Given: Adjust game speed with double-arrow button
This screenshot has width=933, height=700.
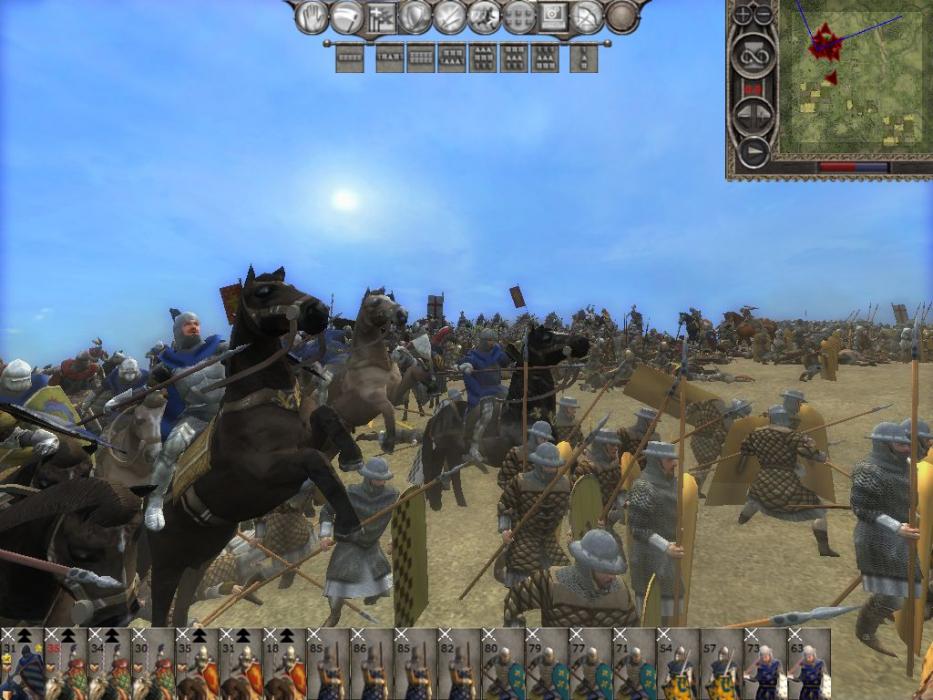Looking at the screenshot, I should pos(752,115).
